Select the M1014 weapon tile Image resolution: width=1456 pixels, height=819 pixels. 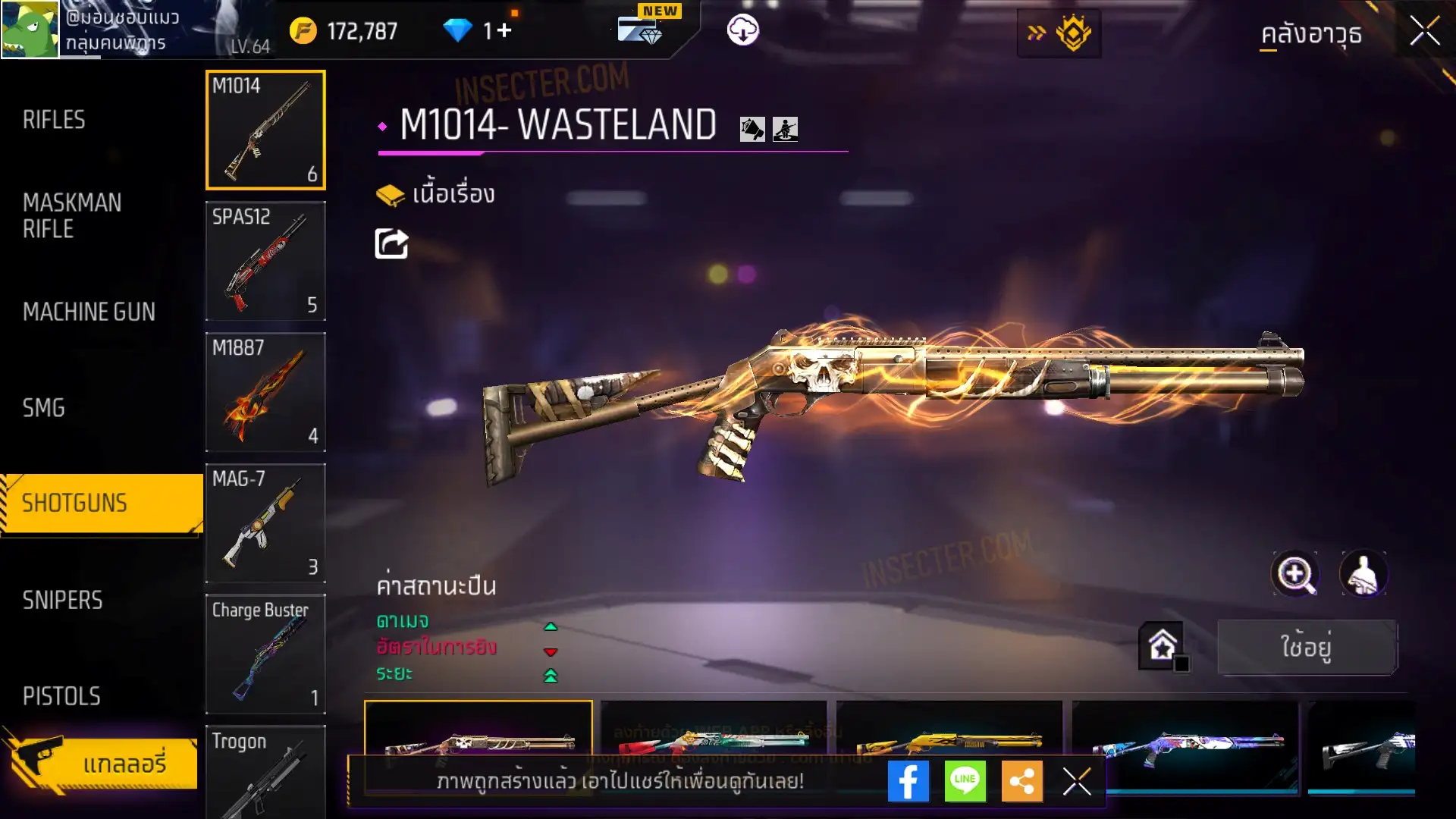(x=265, y=130)
